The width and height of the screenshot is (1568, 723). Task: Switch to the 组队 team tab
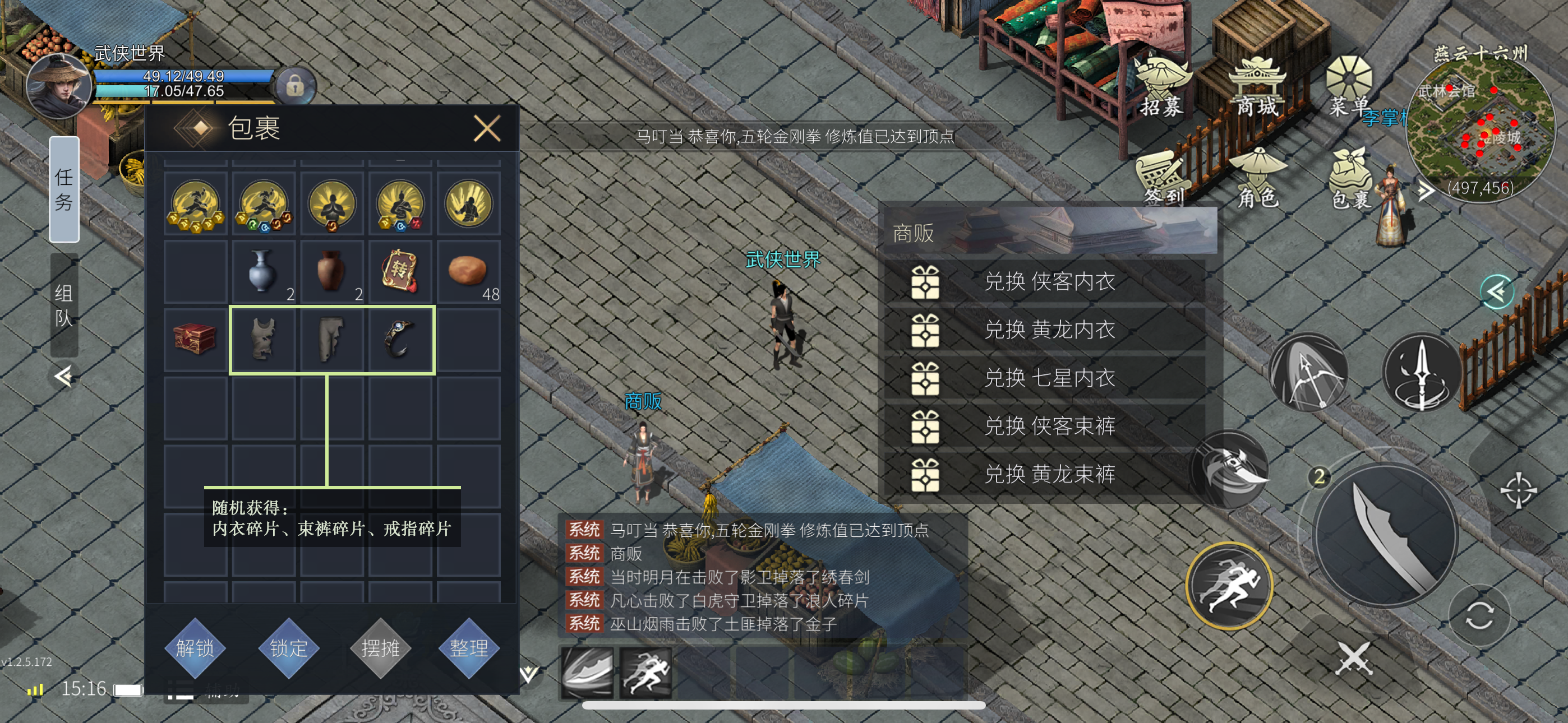click(x=64, y=305)
